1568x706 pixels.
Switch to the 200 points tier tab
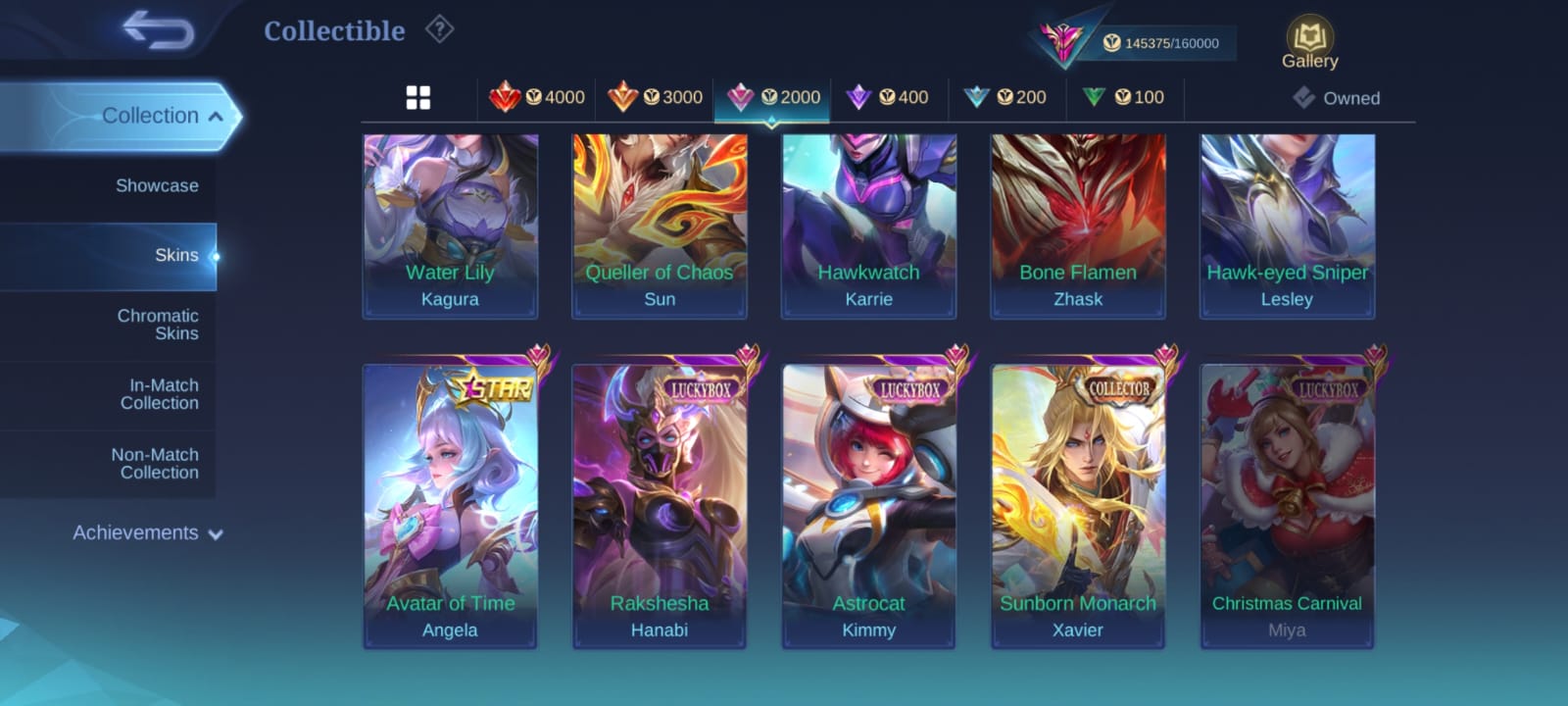[x=1005, y=97]
